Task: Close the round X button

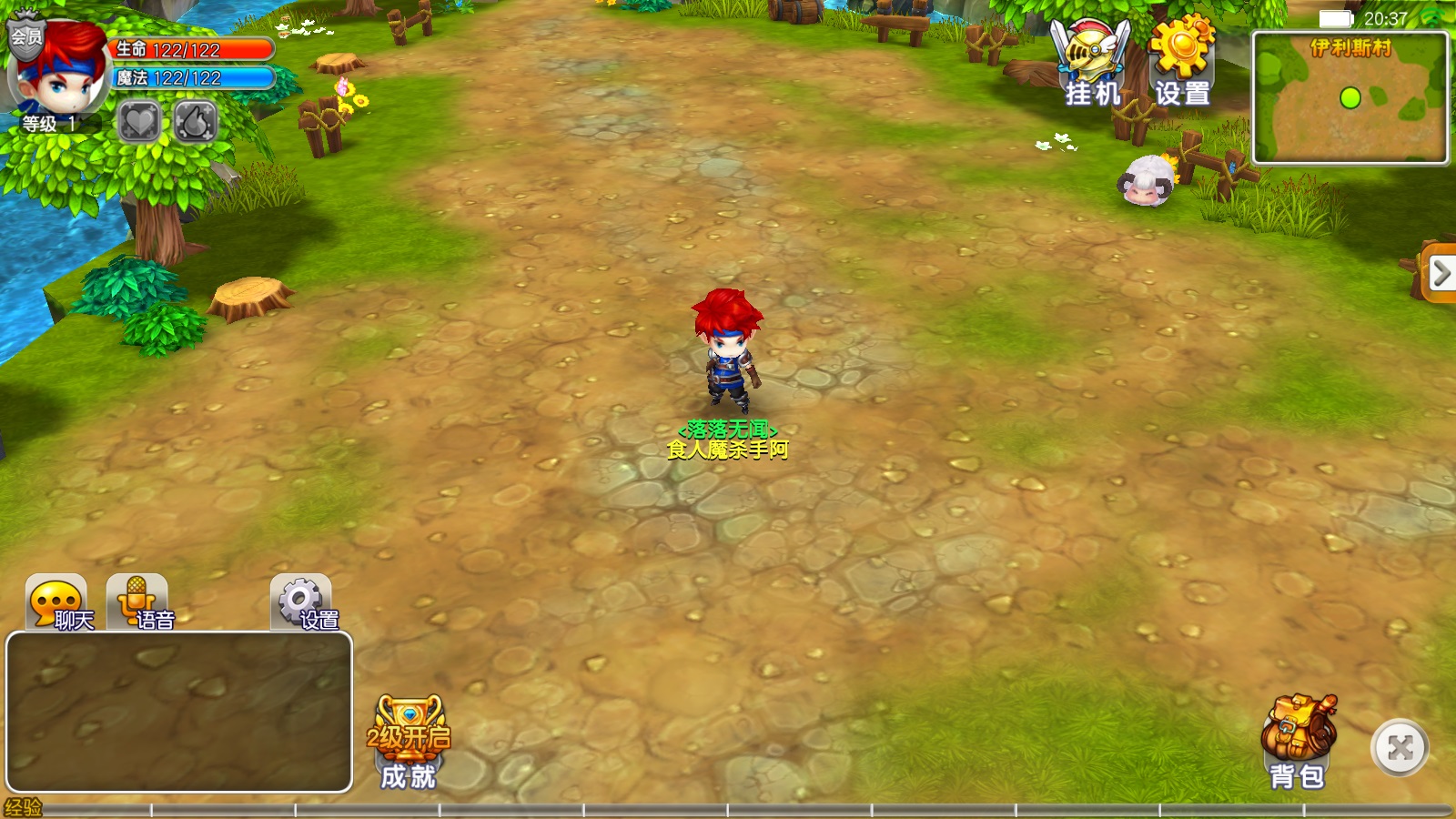Action: pos(1400,748)
